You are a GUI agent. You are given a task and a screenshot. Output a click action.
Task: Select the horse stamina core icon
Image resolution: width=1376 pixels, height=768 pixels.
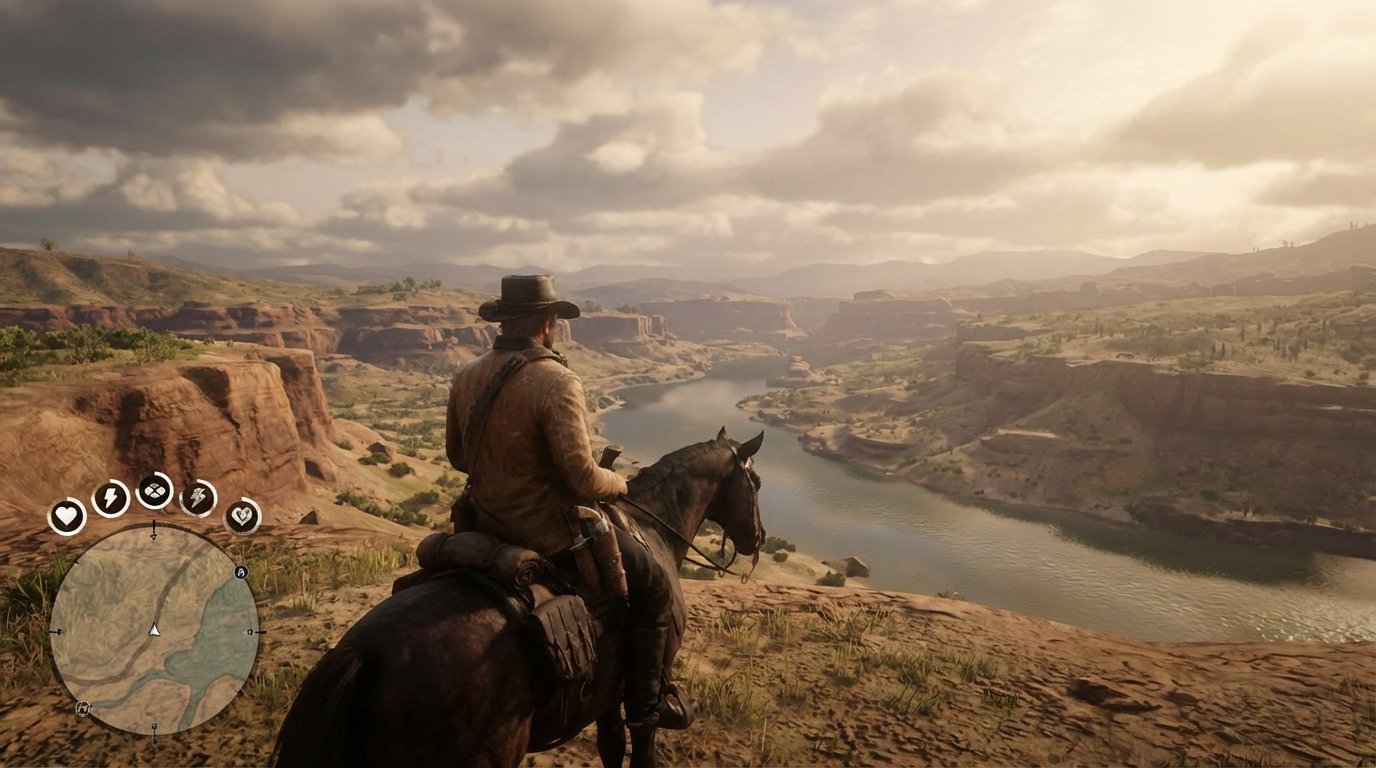tap(200, 497)
